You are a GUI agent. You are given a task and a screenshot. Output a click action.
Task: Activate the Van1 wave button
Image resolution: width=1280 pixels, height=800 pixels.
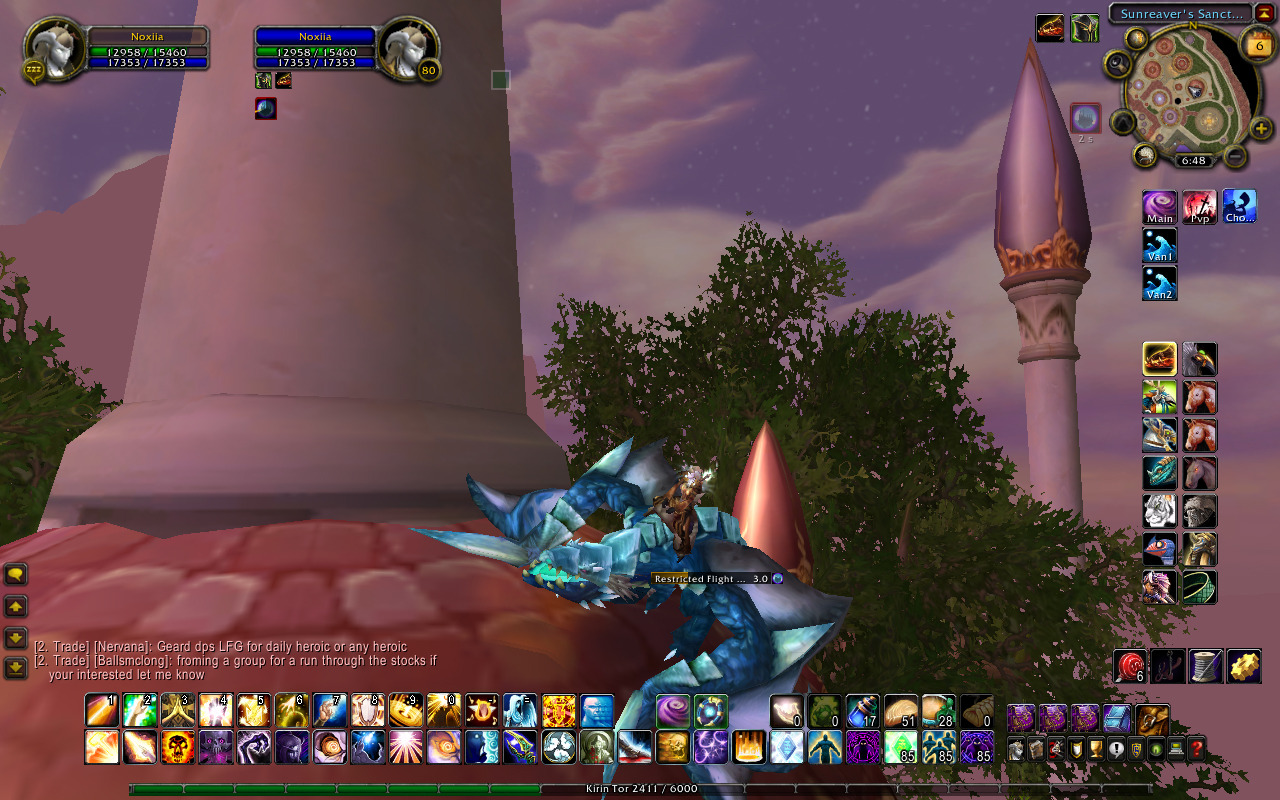(x=1160, y=245)
